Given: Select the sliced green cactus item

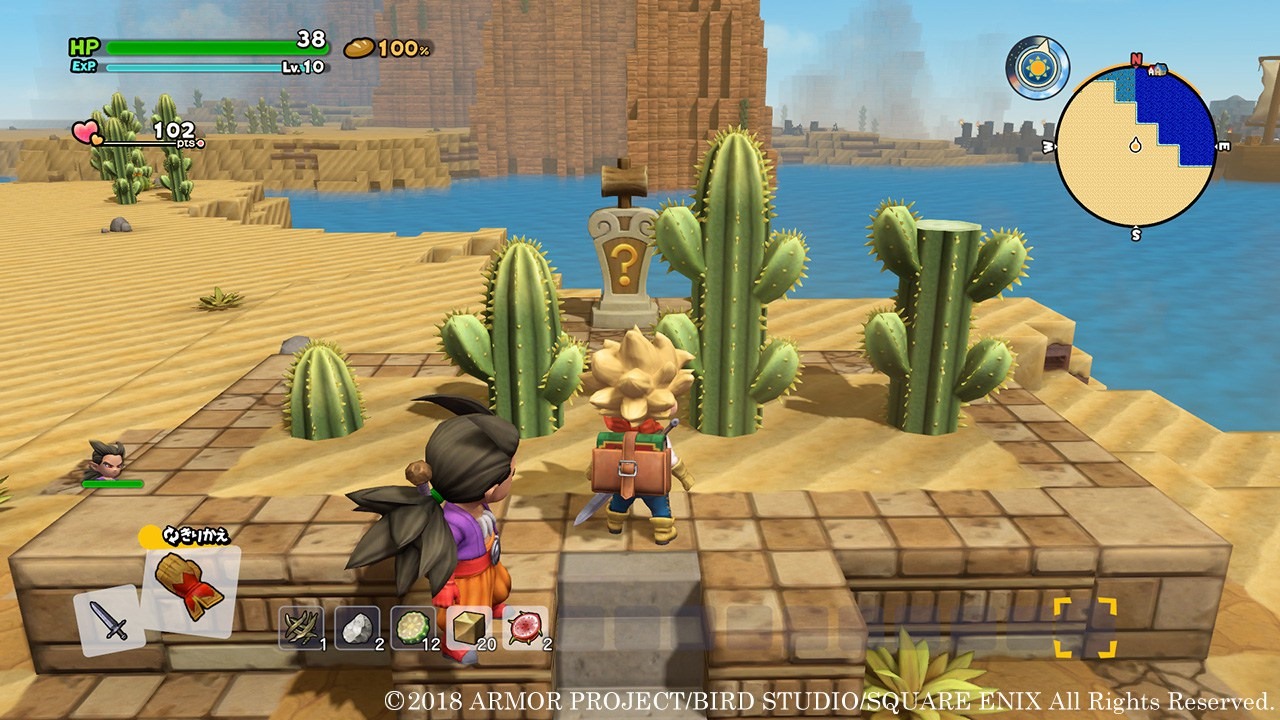Looking at the screenshot, I should 413,627.
